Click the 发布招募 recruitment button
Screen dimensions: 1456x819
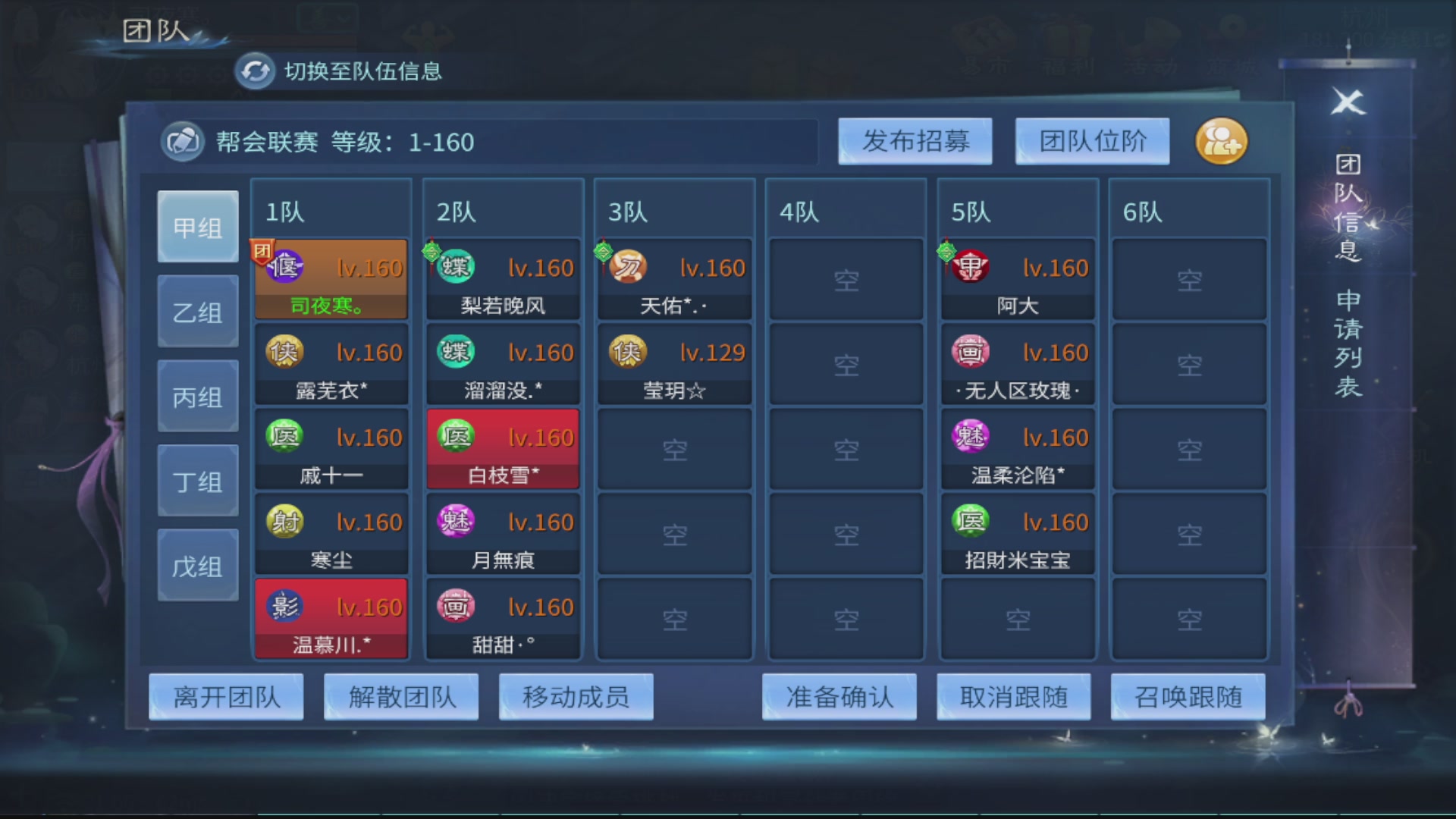(x=915, y=141)
